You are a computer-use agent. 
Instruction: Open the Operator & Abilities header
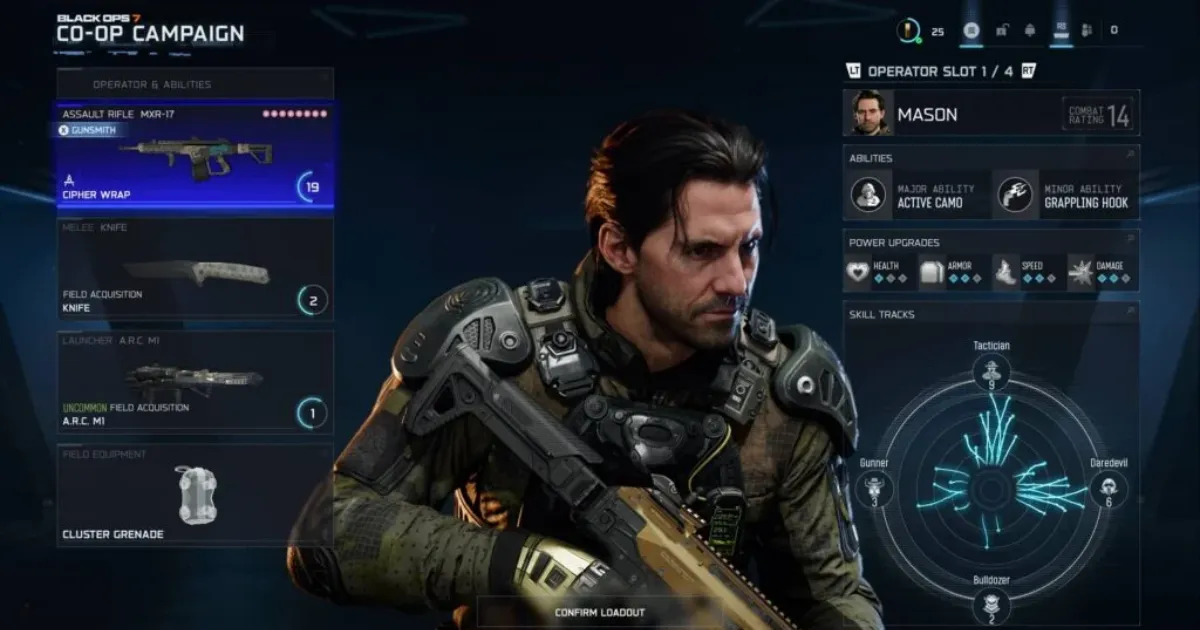[195, 84]
